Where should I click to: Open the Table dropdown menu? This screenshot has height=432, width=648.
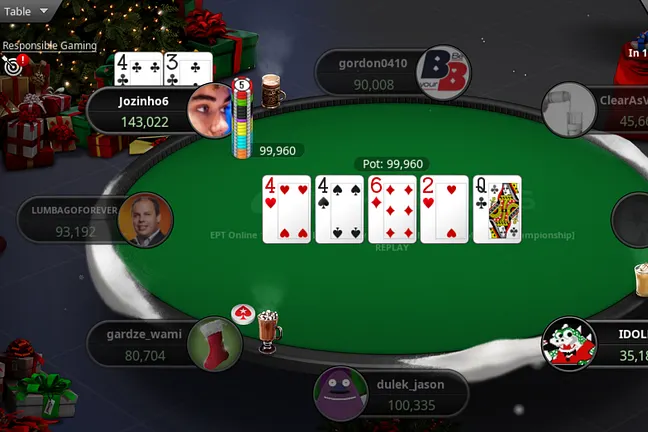tap(26, 11)
